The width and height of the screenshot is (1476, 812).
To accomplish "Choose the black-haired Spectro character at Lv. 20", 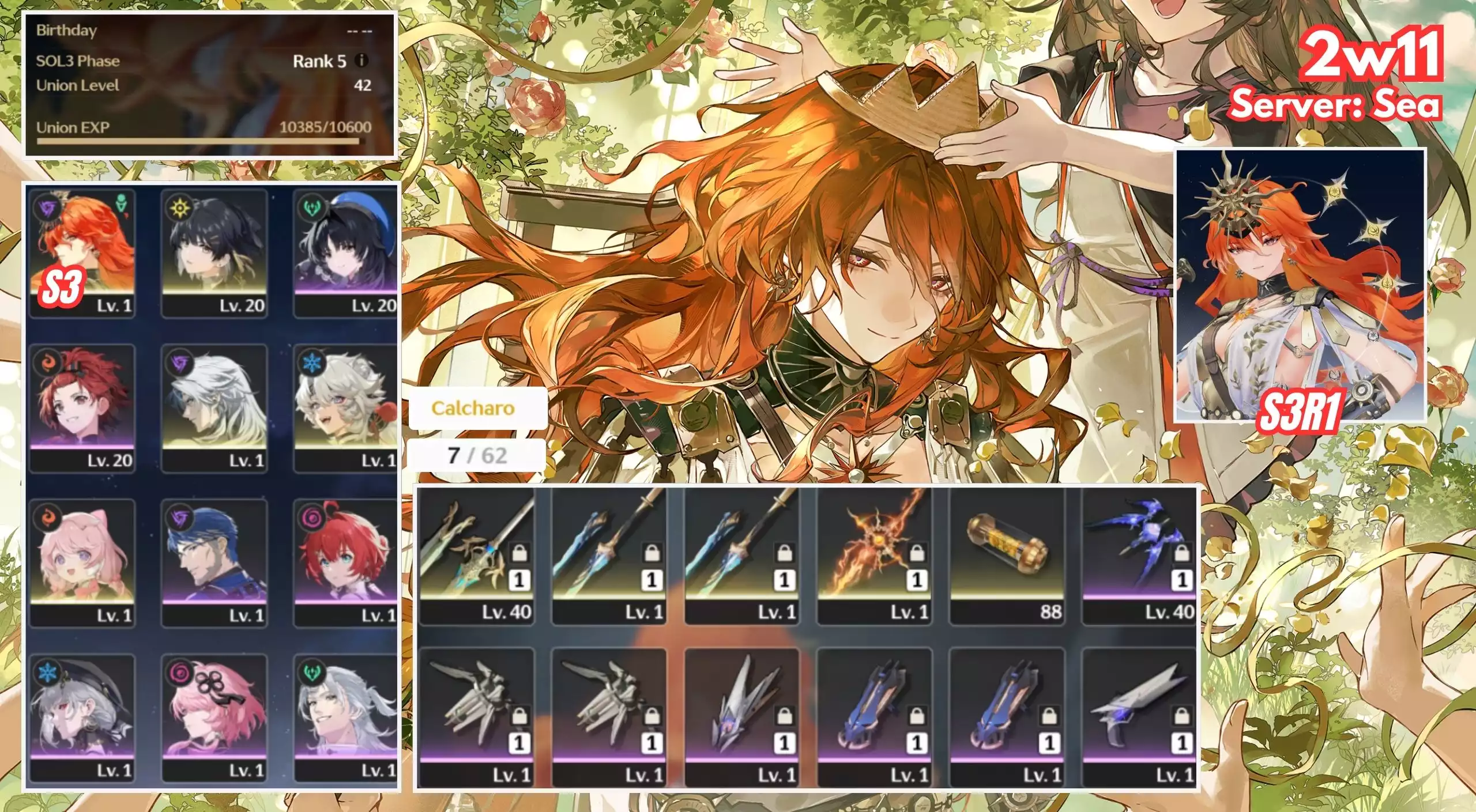I will 214,252.
